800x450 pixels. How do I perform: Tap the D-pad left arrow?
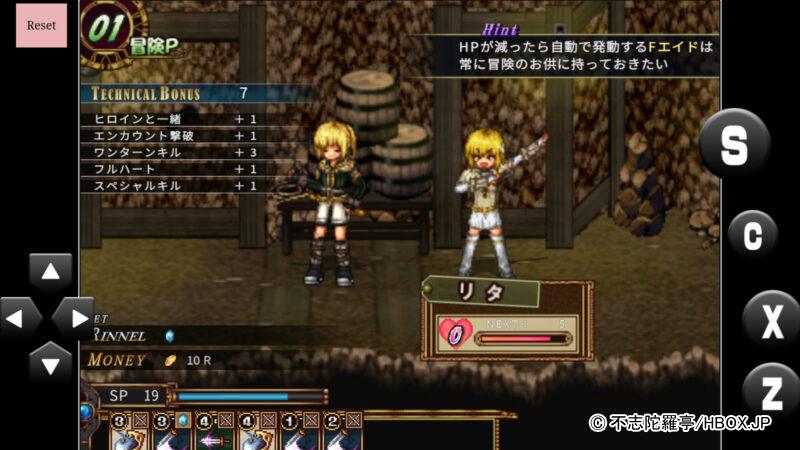click(18, 318)
